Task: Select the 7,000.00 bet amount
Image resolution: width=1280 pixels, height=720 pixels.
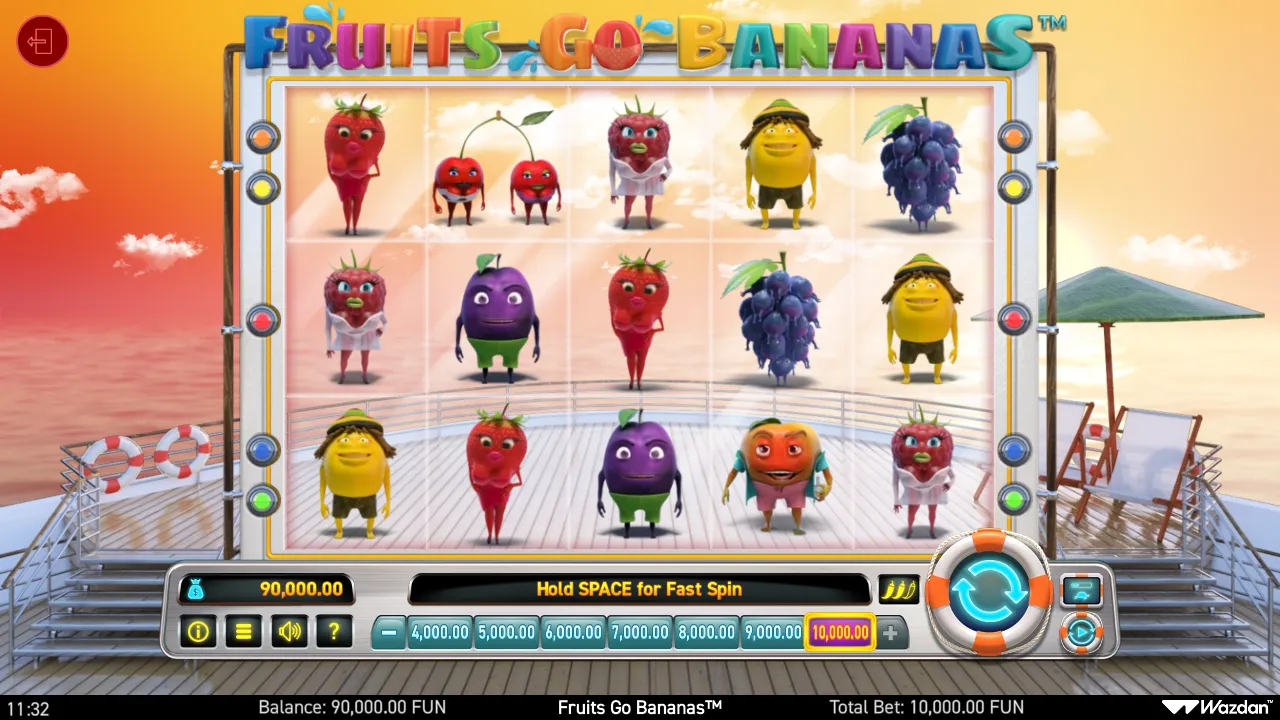Action: (639, 632)
